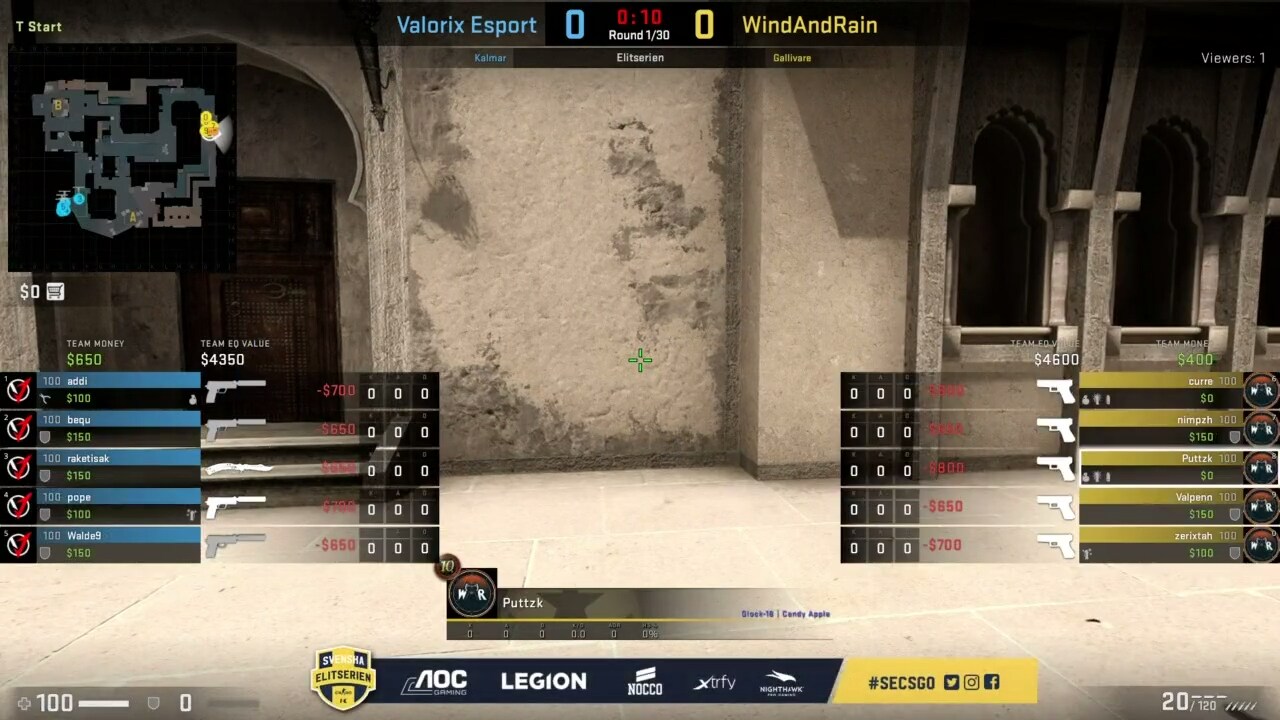Click the Facebook icon in the sponsor bar
Viewport: 1280px width, 720px height.
pyautogui.click(x=992, y=682)
